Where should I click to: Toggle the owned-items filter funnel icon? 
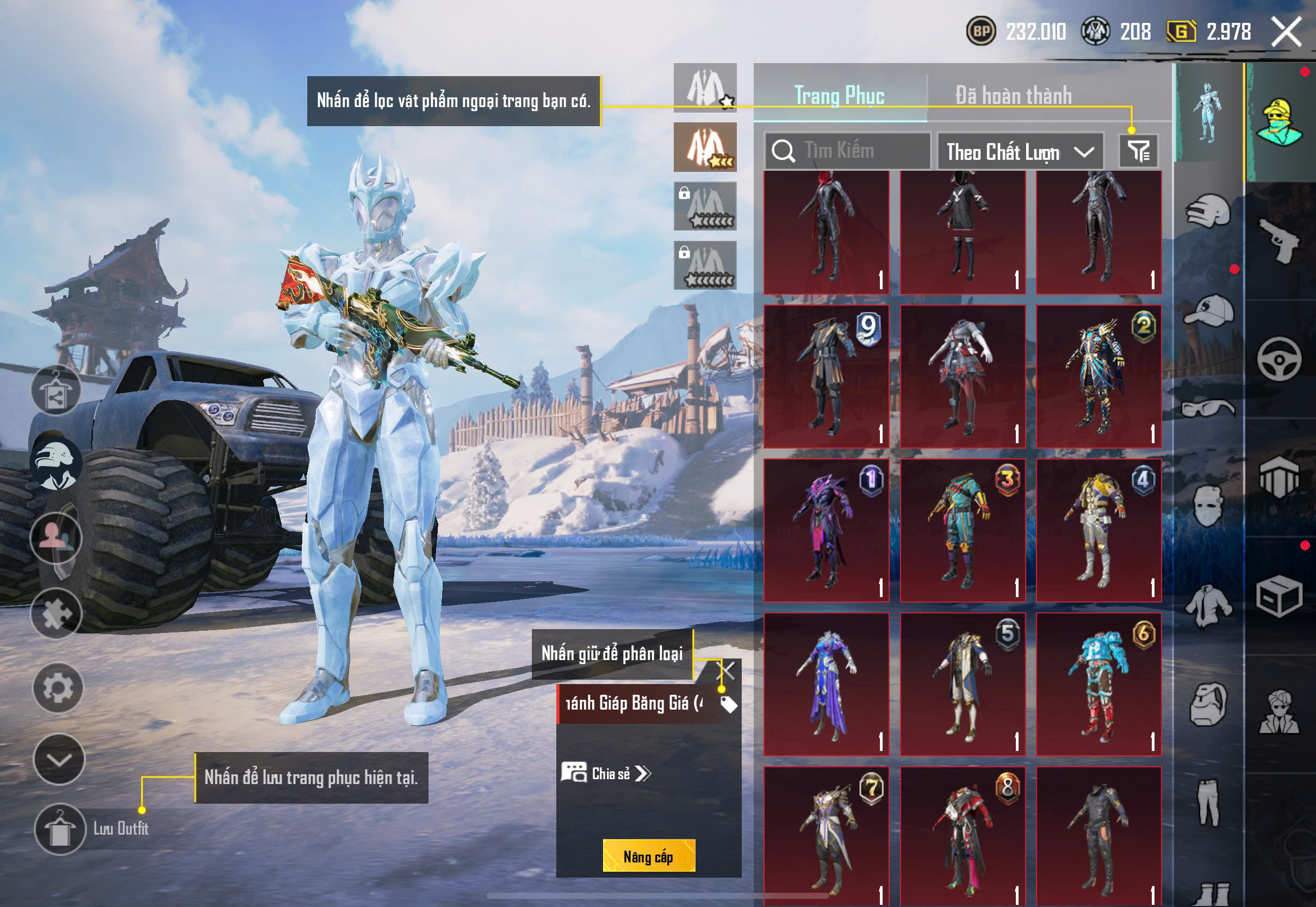point(1138,151)
